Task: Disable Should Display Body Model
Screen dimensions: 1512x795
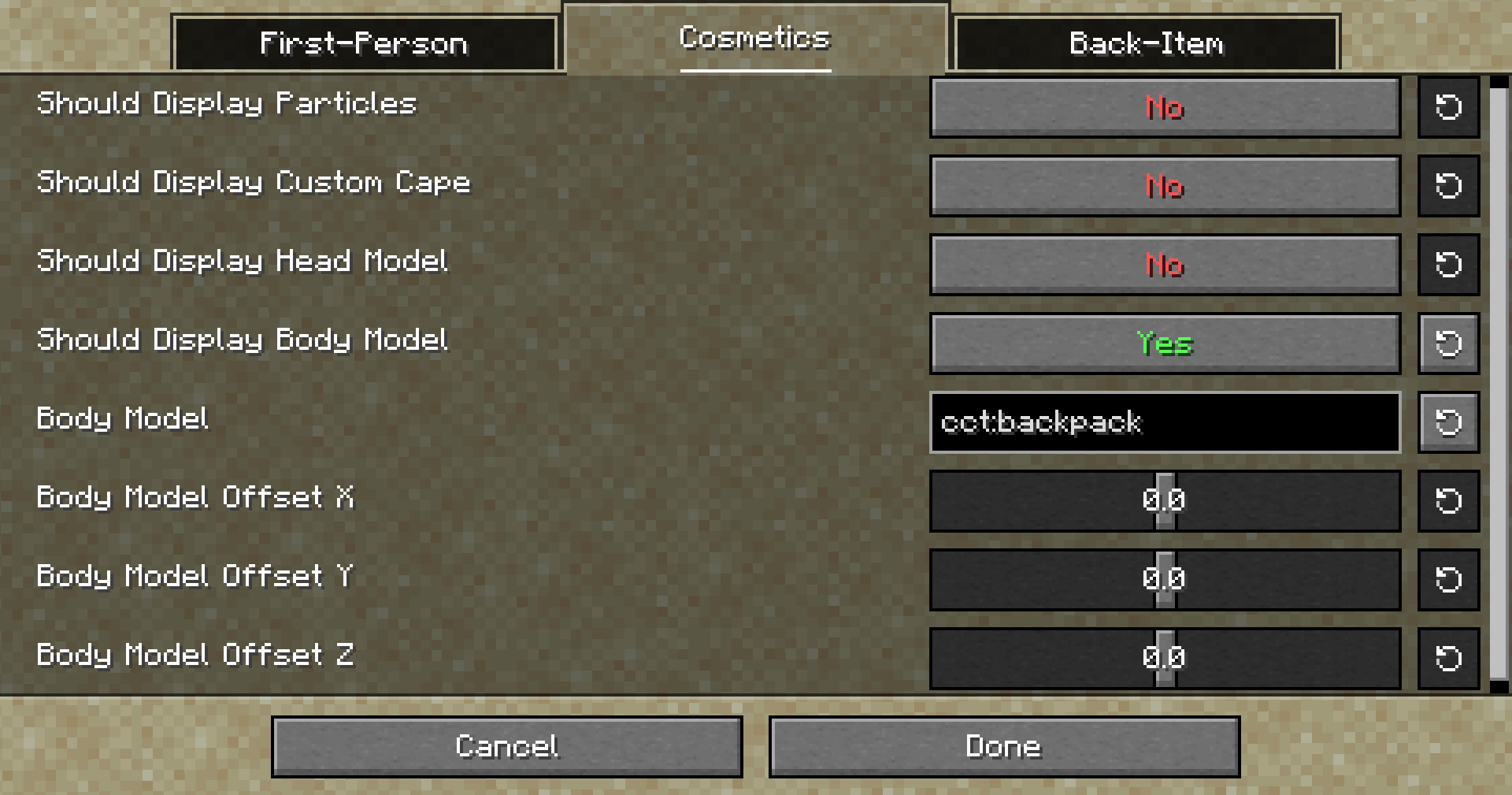Action: pyautogui.click(x=1165, y=344)
